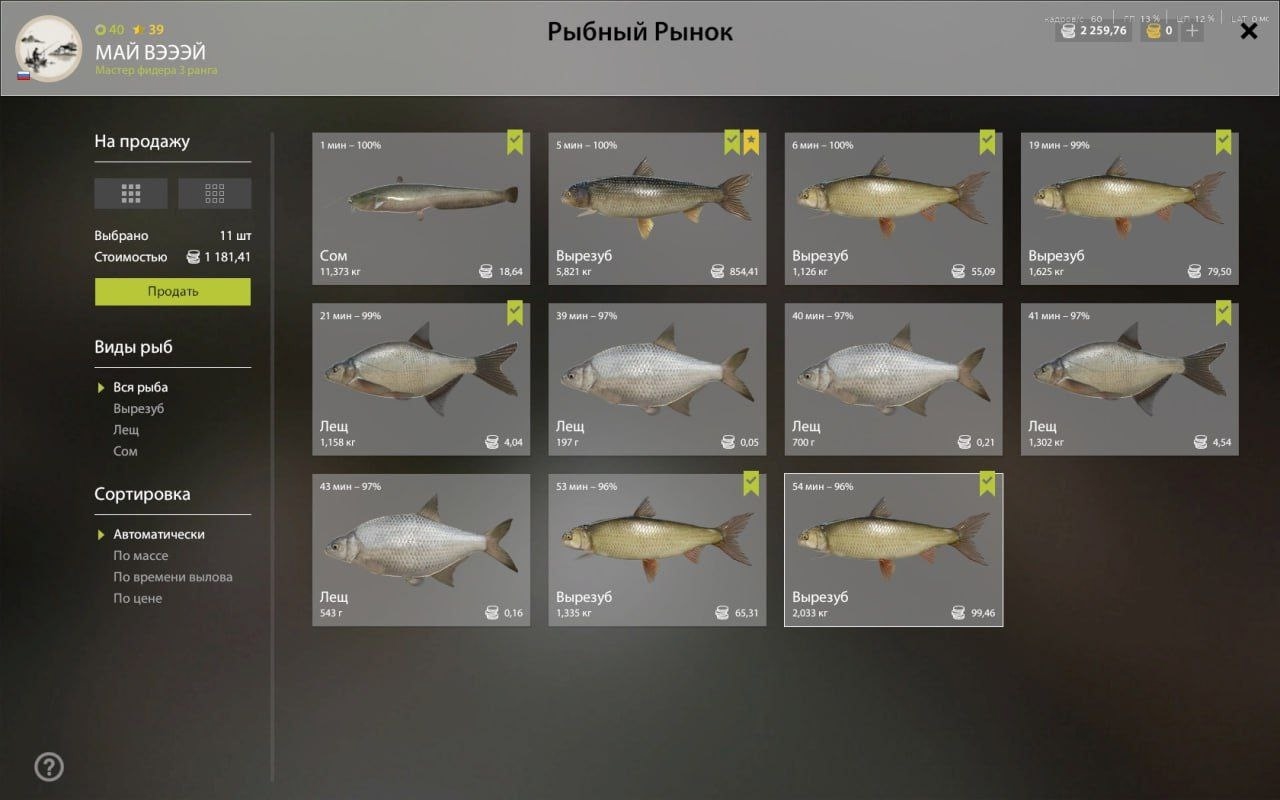Choose Автоматически sorting
The width and height of the screenshot is (1280, 800).
(159, 535)
